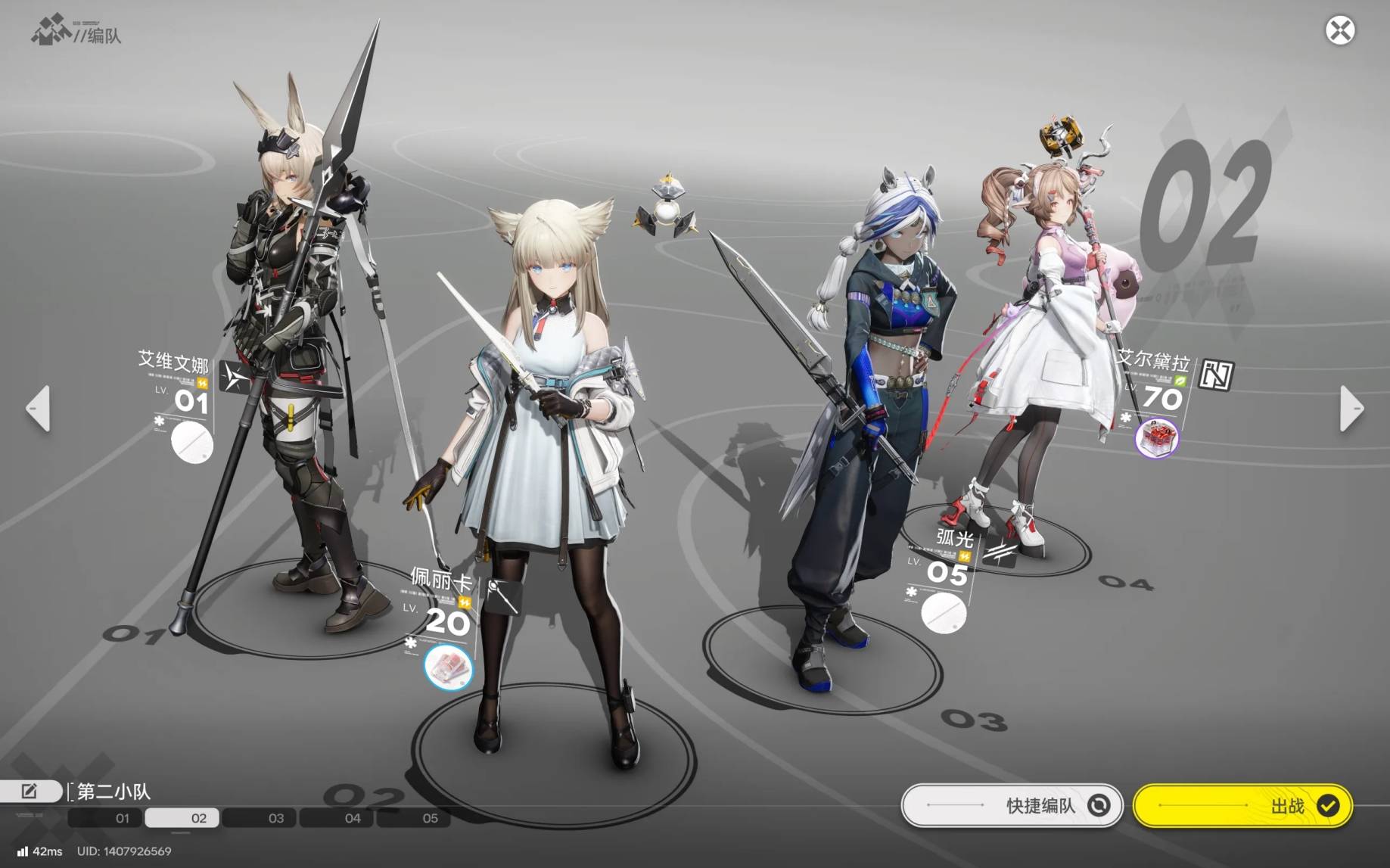
Task: Switch to squad tab 05
Action: 430,818
